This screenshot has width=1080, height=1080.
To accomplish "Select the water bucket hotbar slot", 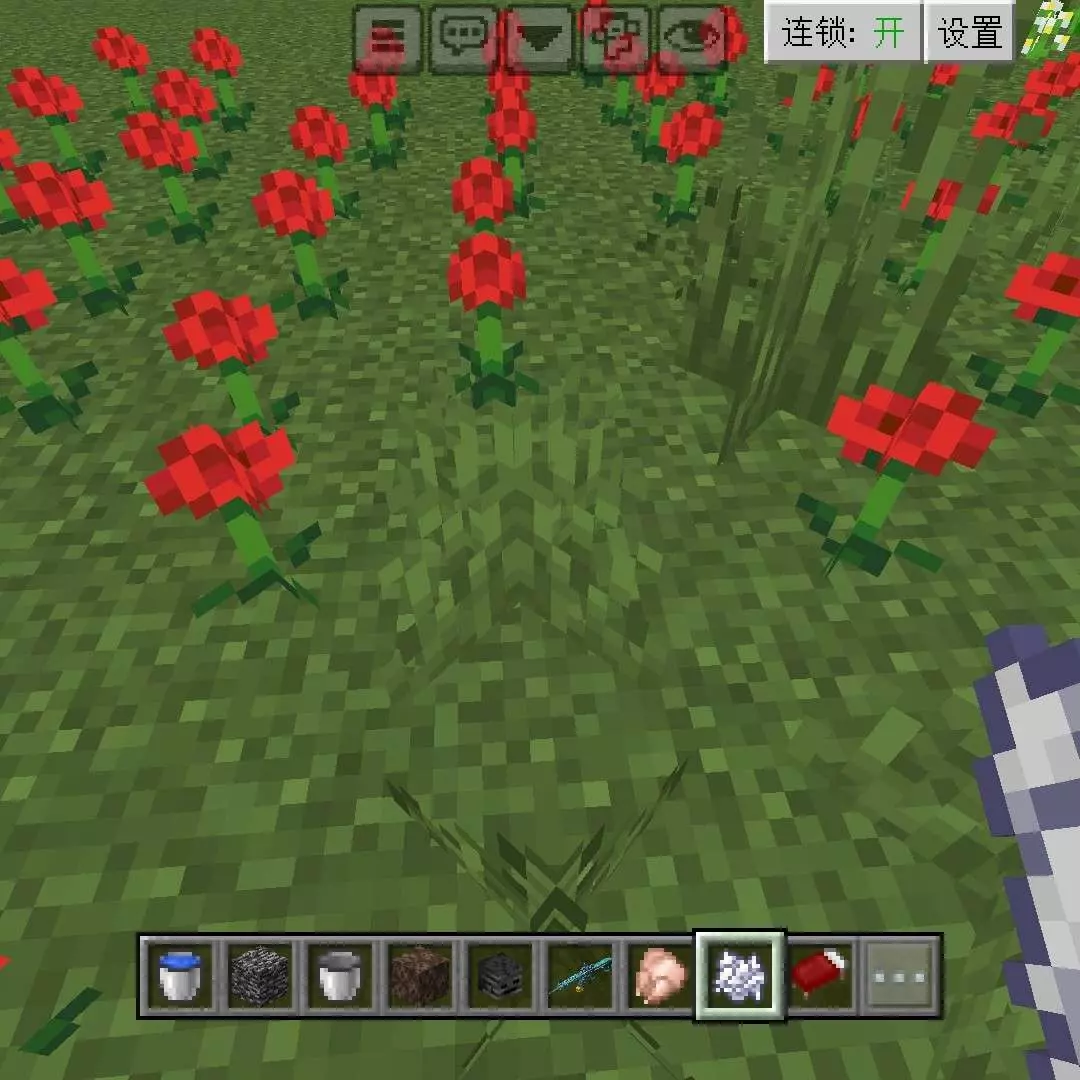I will point(180,975).
